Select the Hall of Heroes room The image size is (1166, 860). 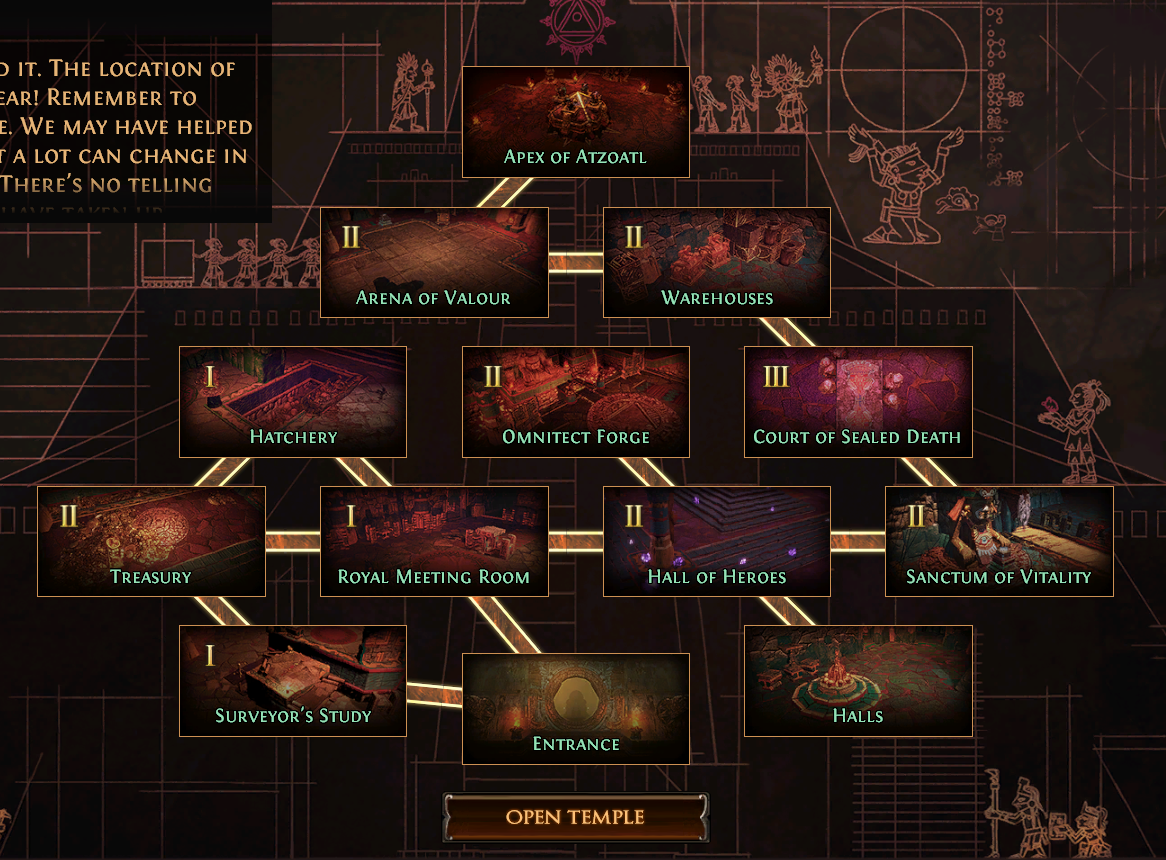(717, 541)
